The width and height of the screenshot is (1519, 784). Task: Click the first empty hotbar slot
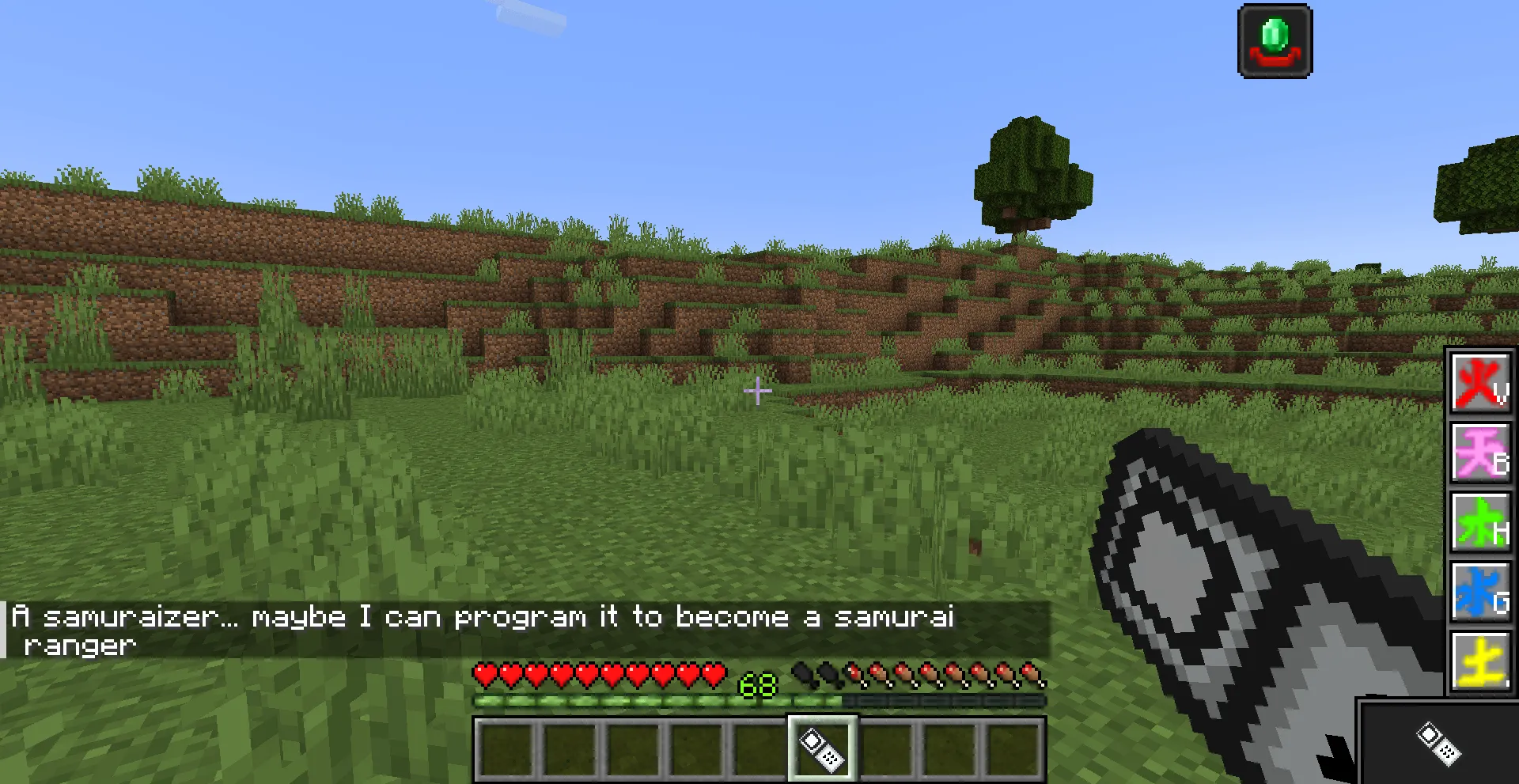[x=506, y=747]
